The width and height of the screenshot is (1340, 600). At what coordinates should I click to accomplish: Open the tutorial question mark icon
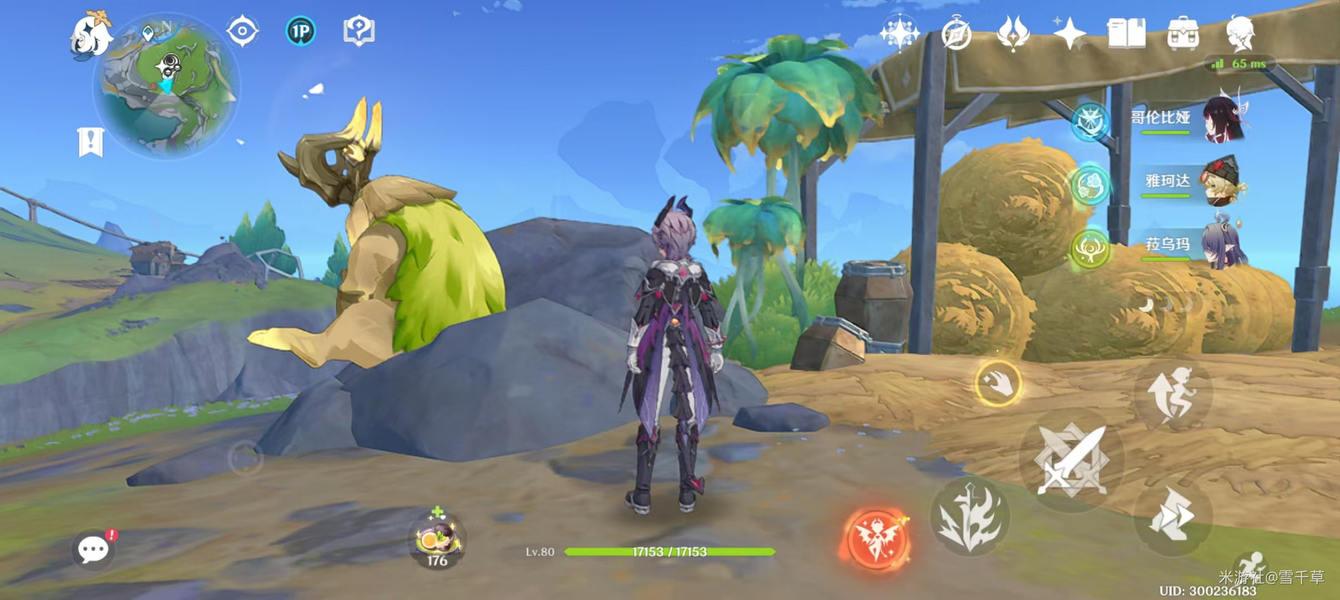pos(358,31)
